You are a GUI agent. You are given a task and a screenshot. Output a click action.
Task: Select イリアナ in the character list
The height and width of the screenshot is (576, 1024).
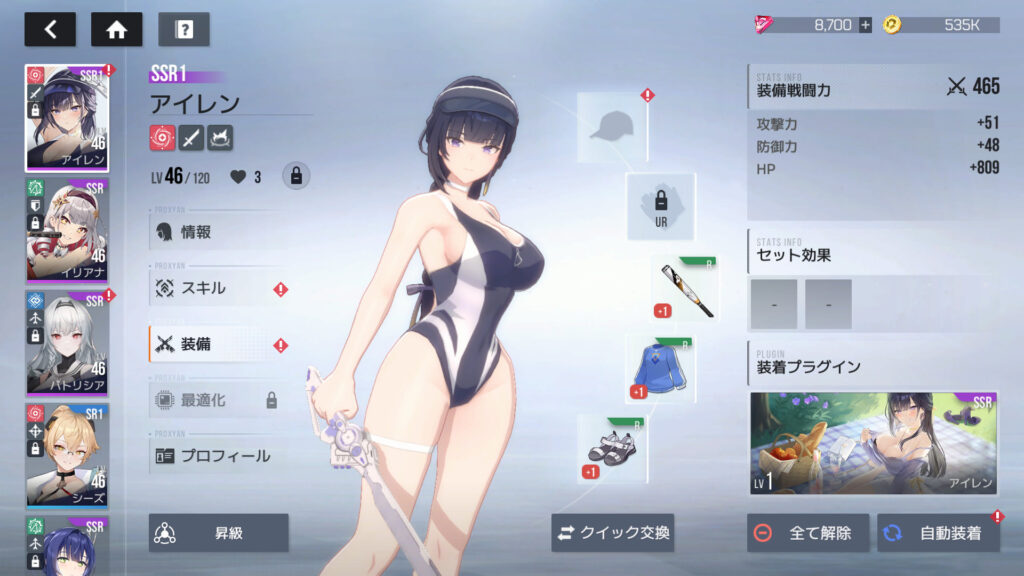67,229
